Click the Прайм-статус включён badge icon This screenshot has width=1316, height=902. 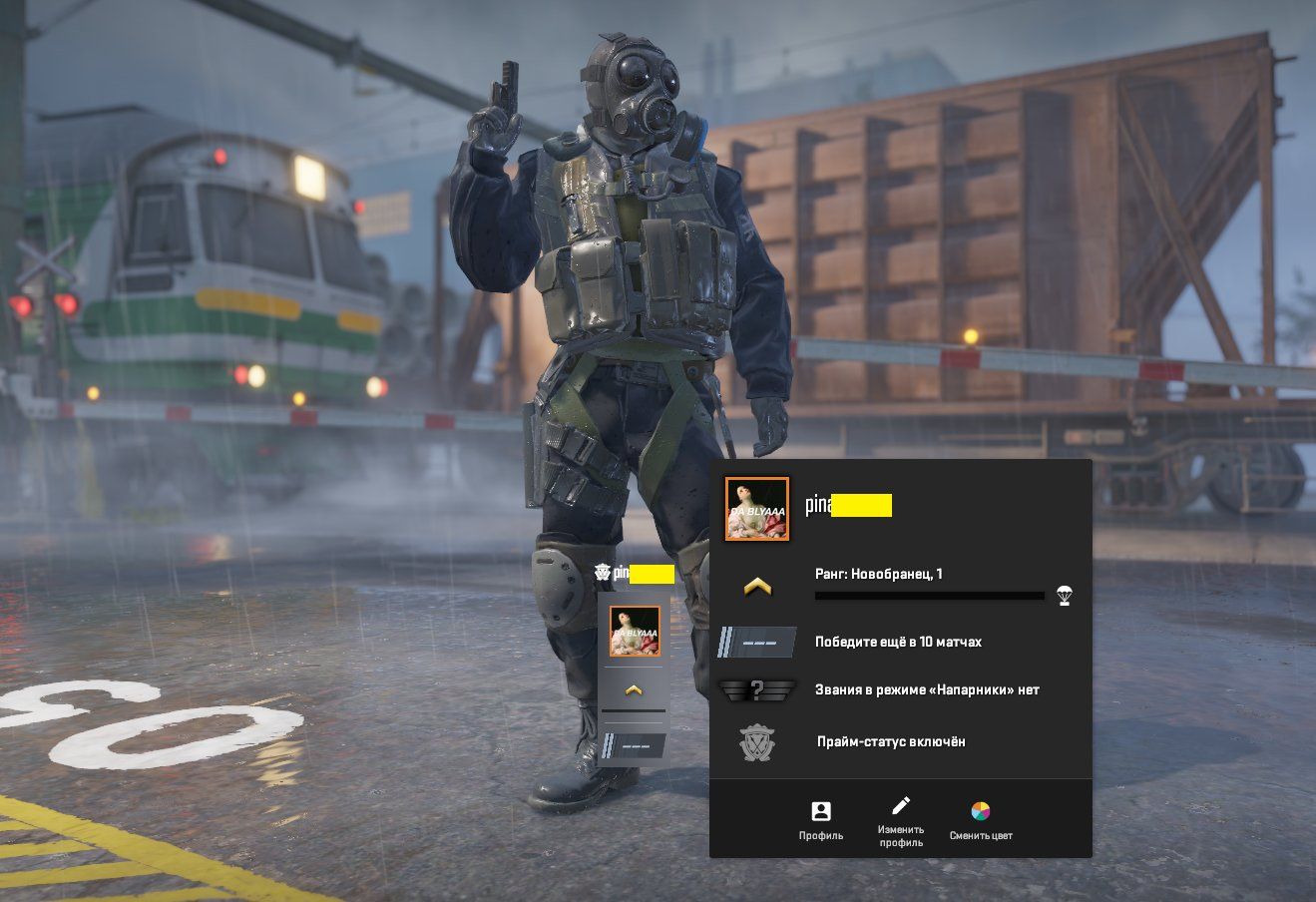pos(757,743)
